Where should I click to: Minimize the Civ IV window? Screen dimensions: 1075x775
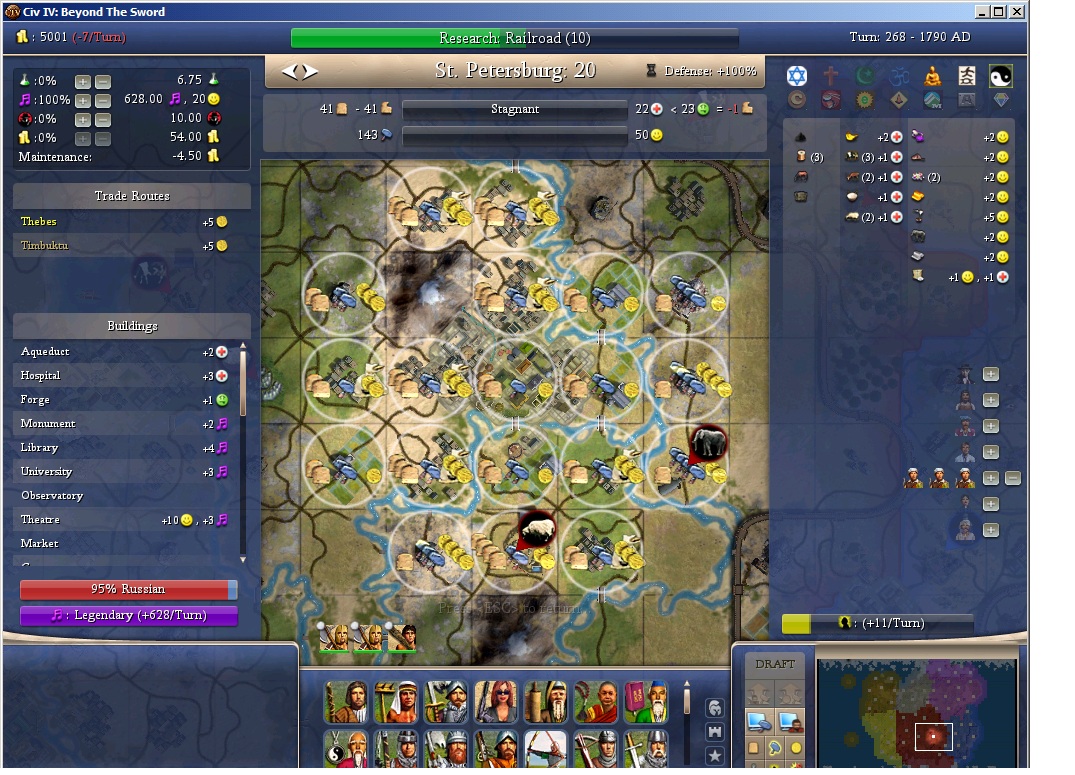981,12
